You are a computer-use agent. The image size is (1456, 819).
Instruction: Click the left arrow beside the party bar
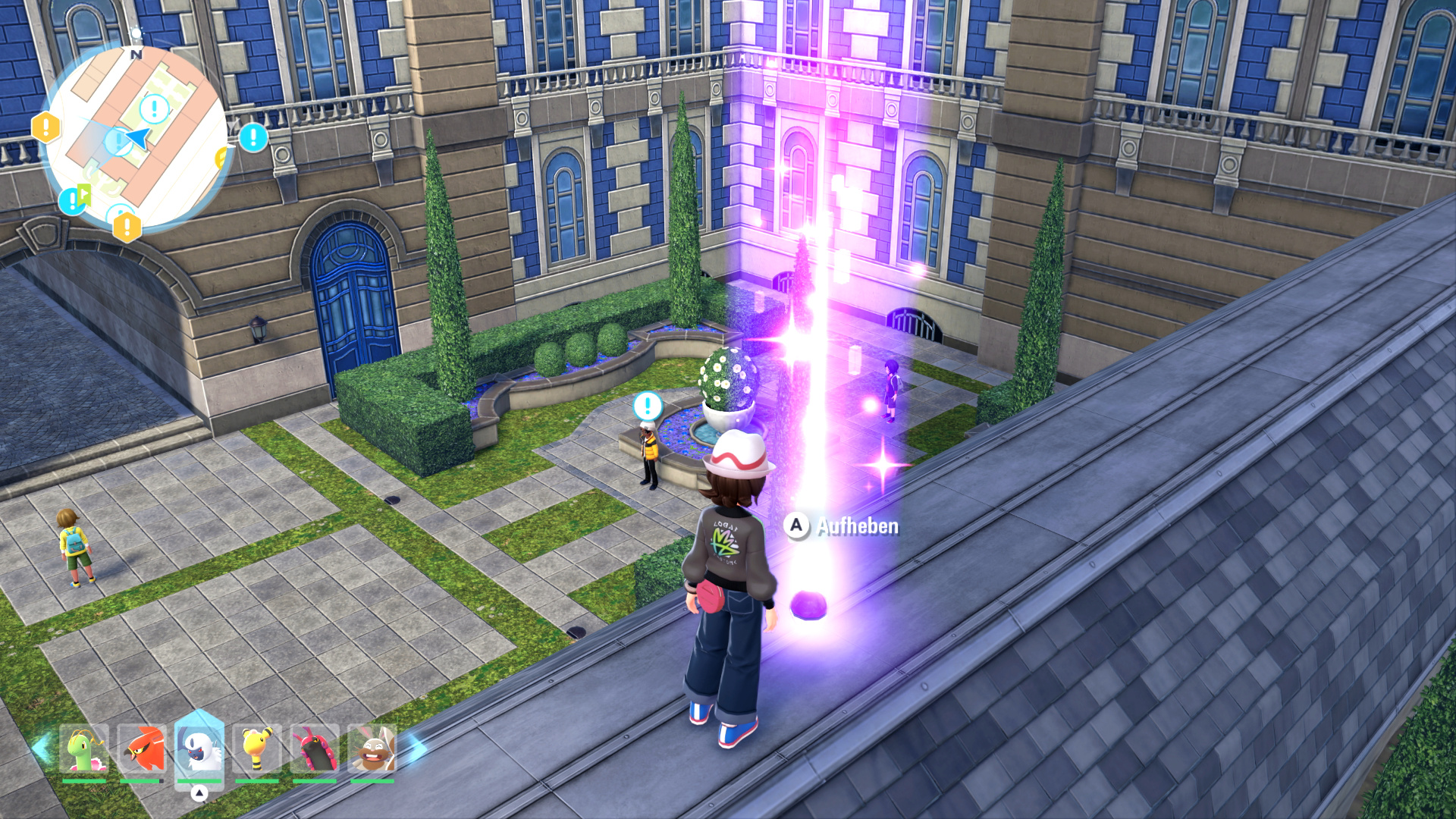coord(40,748)
